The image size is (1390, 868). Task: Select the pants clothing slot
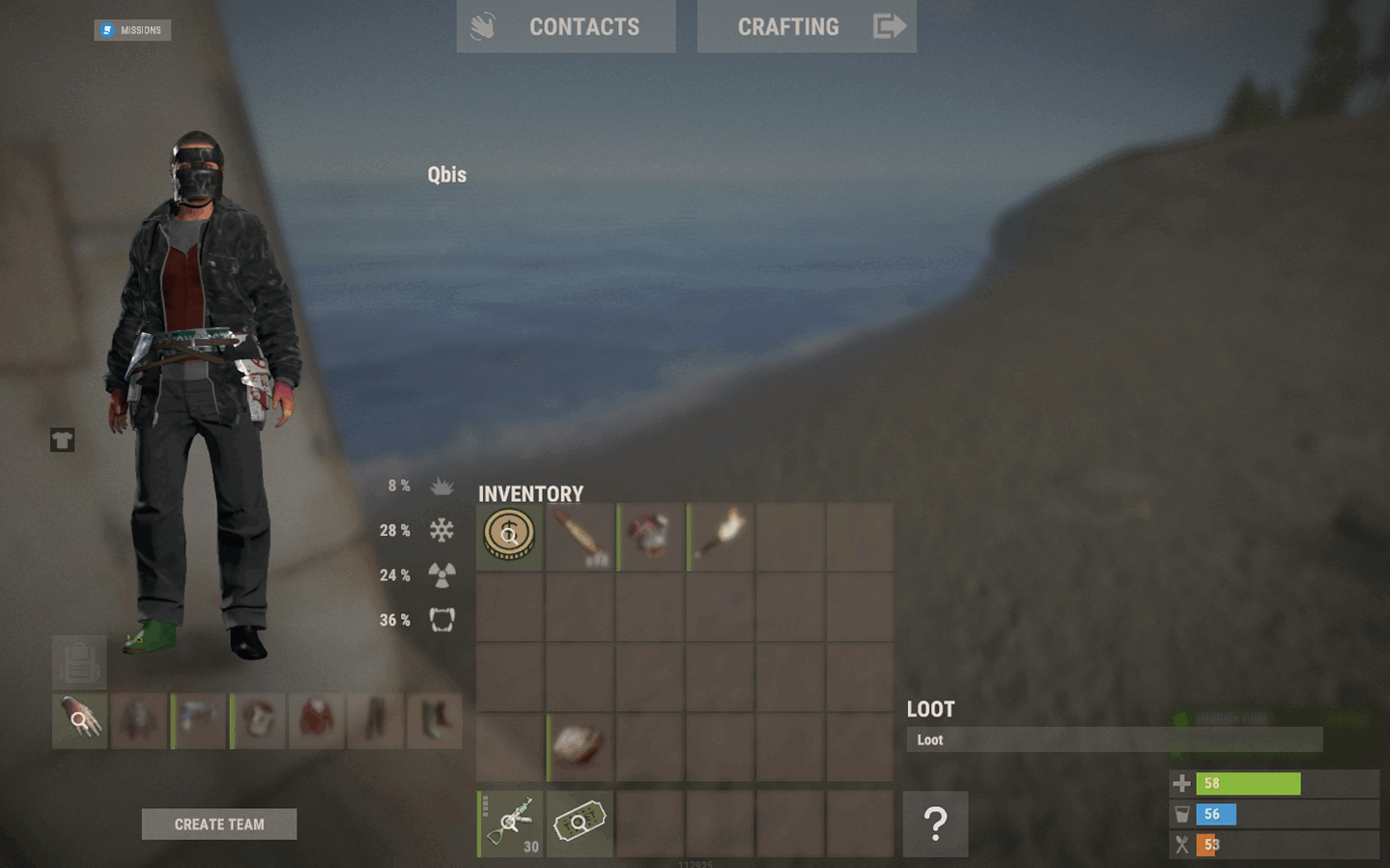[376, 720]
